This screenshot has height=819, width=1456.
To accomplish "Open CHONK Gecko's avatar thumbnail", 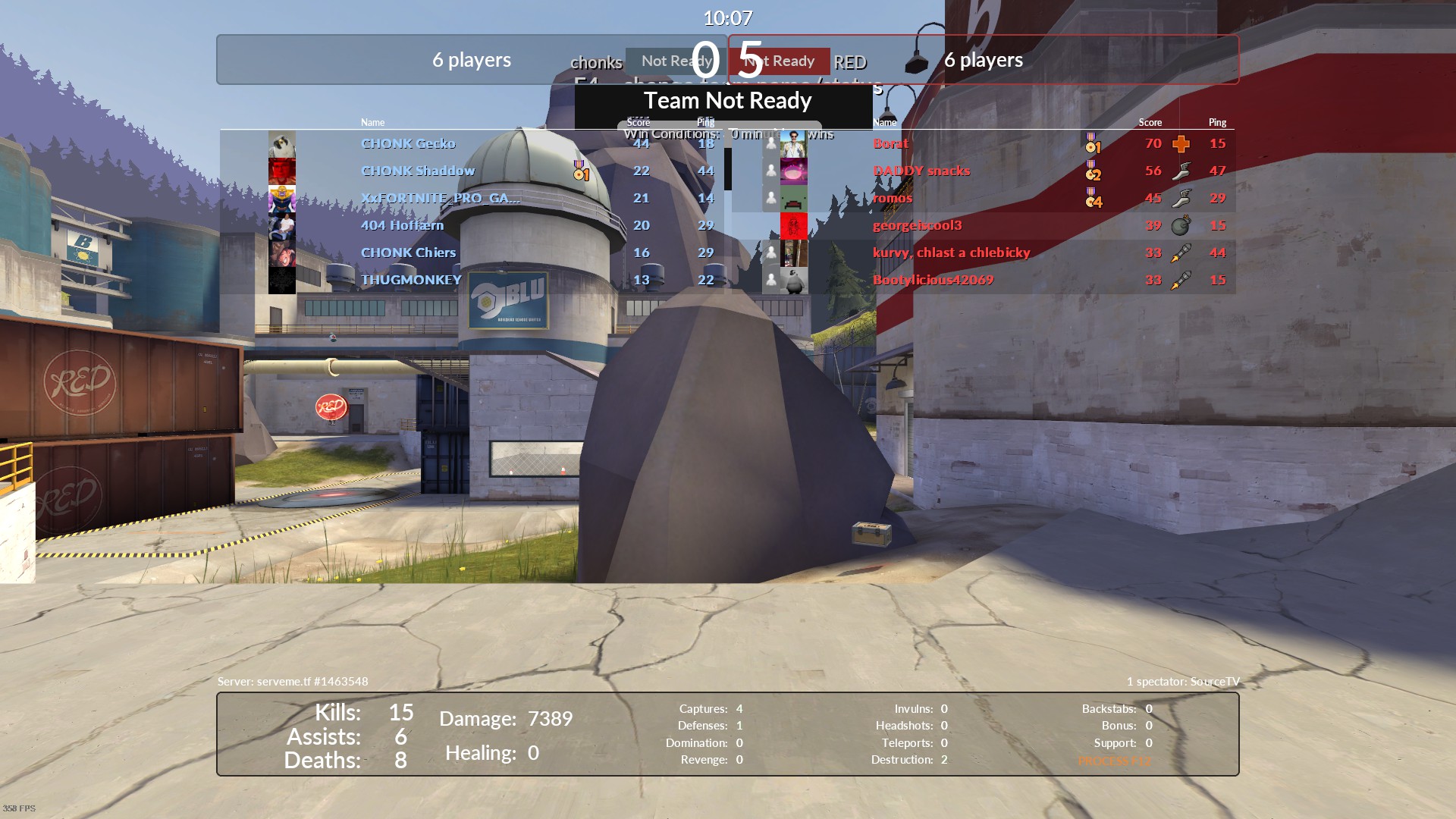I will [282, 143].
